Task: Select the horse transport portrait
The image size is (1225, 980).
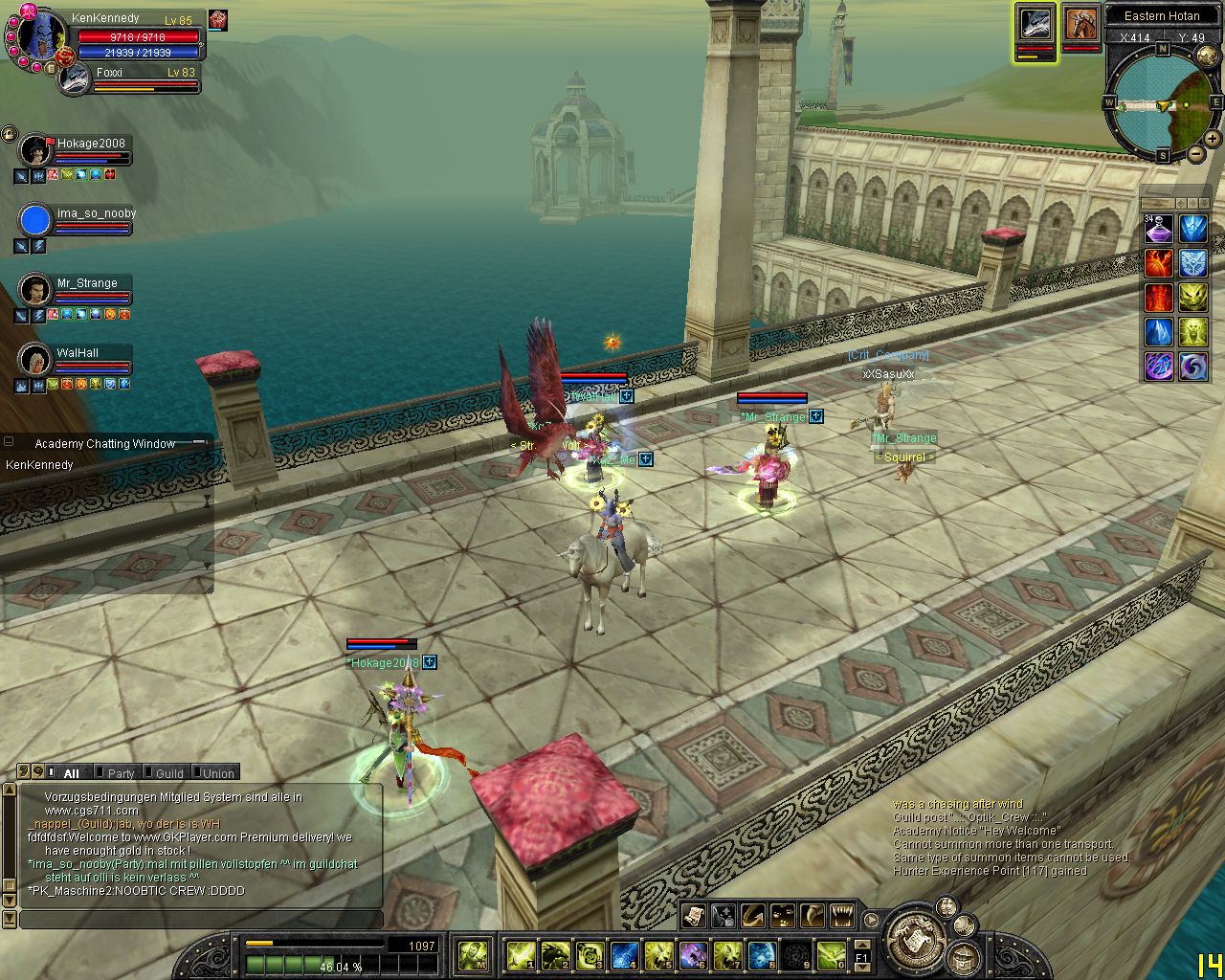Action: pyautogui.click(x=1081, y=24)
